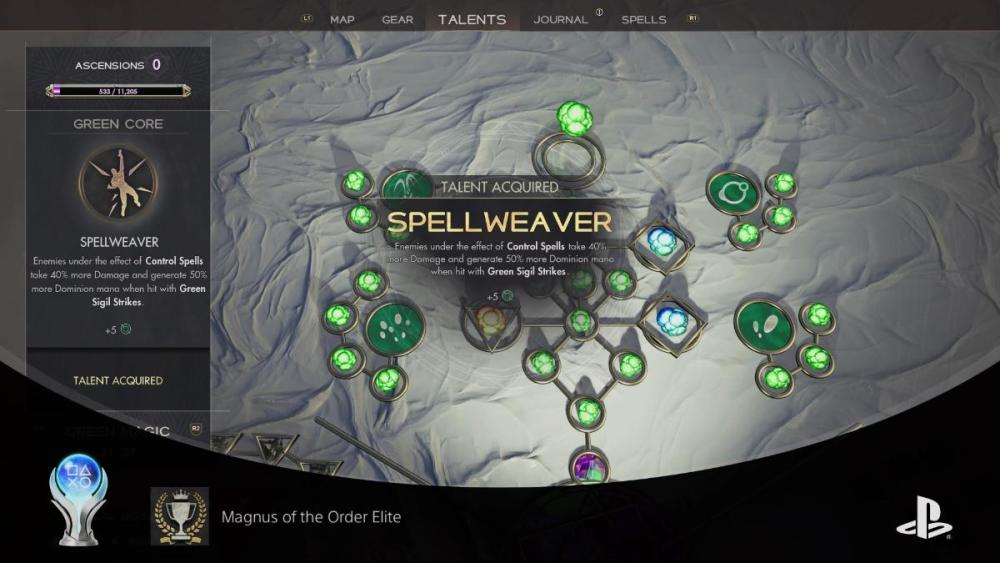The image size is (1000, 563).
Task: Select the large green circle-symbol talent node
Action: pos(733,193)
